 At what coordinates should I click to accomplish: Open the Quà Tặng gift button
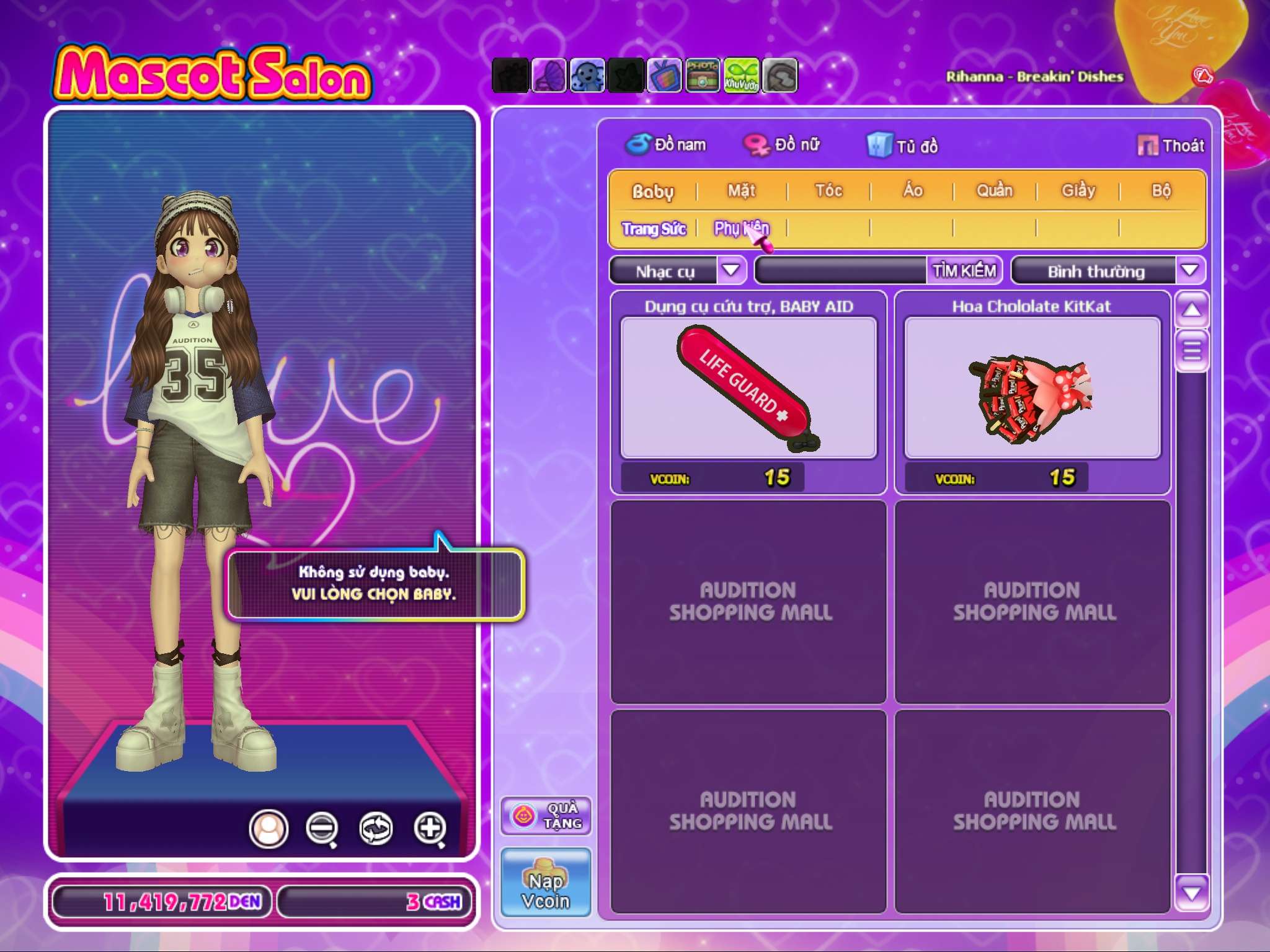(x=546, y=816)
